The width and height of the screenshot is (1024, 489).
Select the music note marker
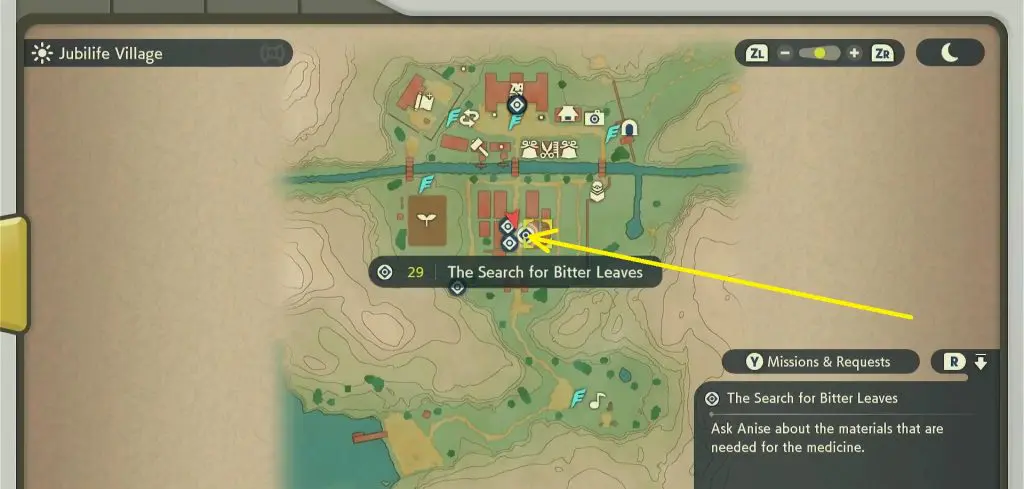point(597,400)
